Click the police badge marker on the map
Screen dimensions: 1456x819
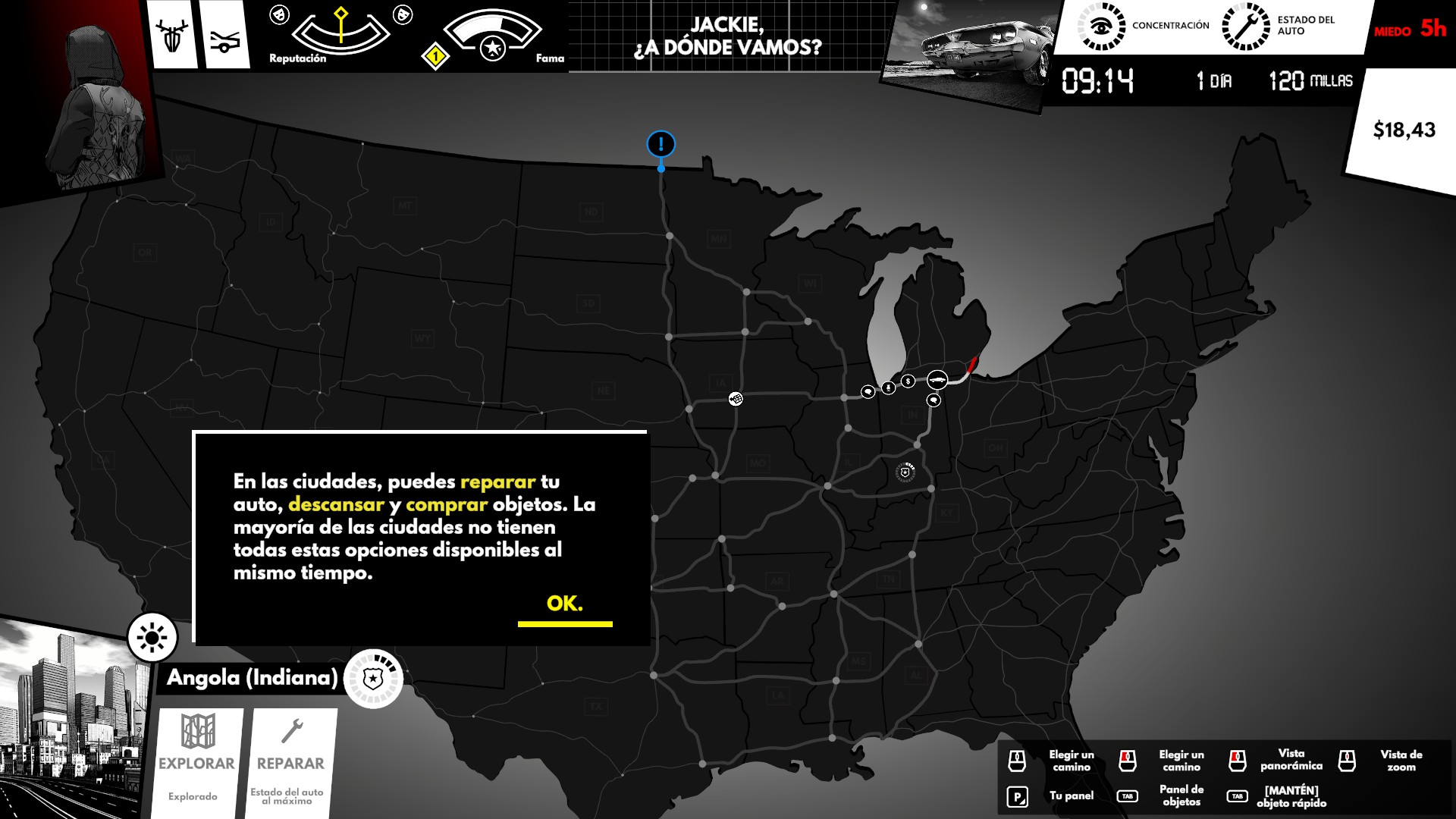coord(905,472)
